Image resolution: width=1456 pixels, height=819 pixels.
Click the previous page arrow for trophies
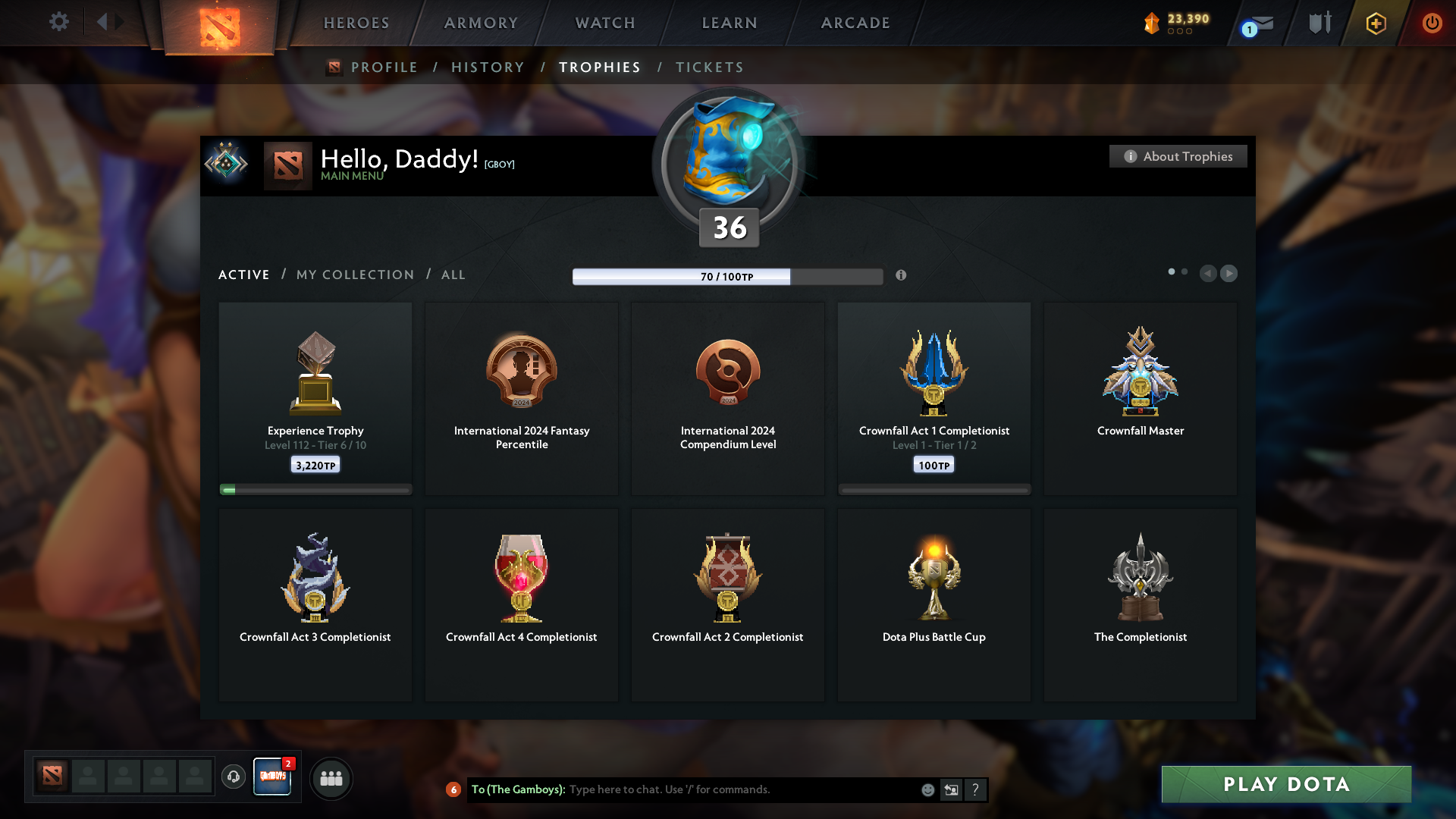[1209, 274]
